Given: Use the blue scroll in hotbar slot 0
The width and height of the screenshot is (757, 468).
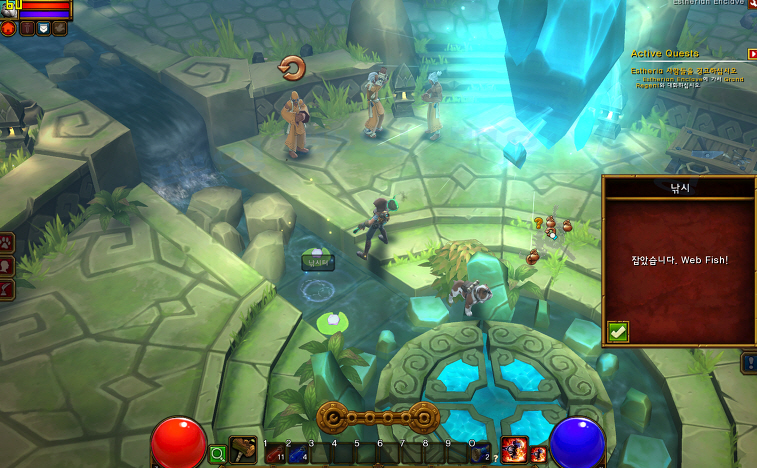Looking at the screenshot, I should point(481,454).
